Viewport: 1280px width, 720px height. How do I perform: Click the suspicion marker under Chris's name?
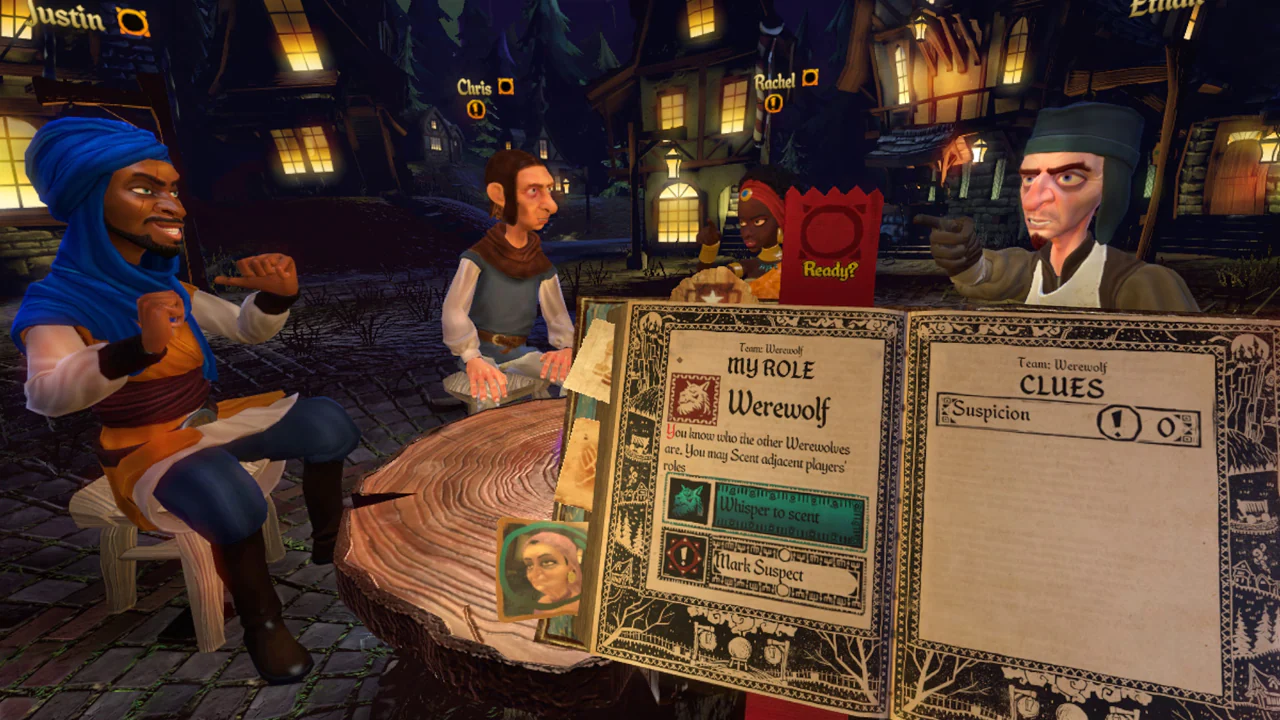pyautogui.click(x=476, y=109)
